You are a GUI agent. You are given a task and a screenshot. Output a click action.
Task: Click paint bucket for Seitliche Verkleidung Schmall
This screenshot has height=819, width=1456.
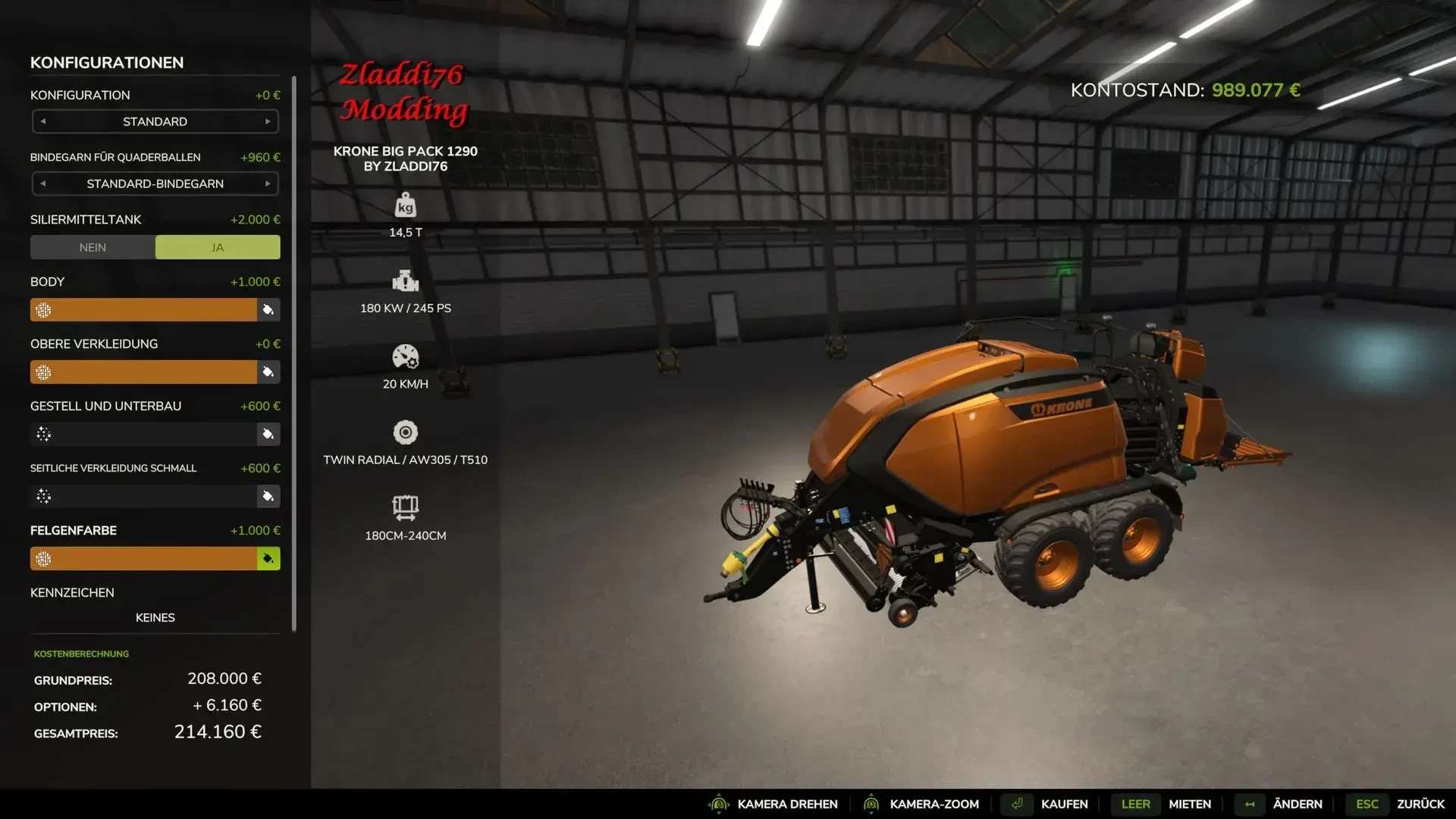268,496
